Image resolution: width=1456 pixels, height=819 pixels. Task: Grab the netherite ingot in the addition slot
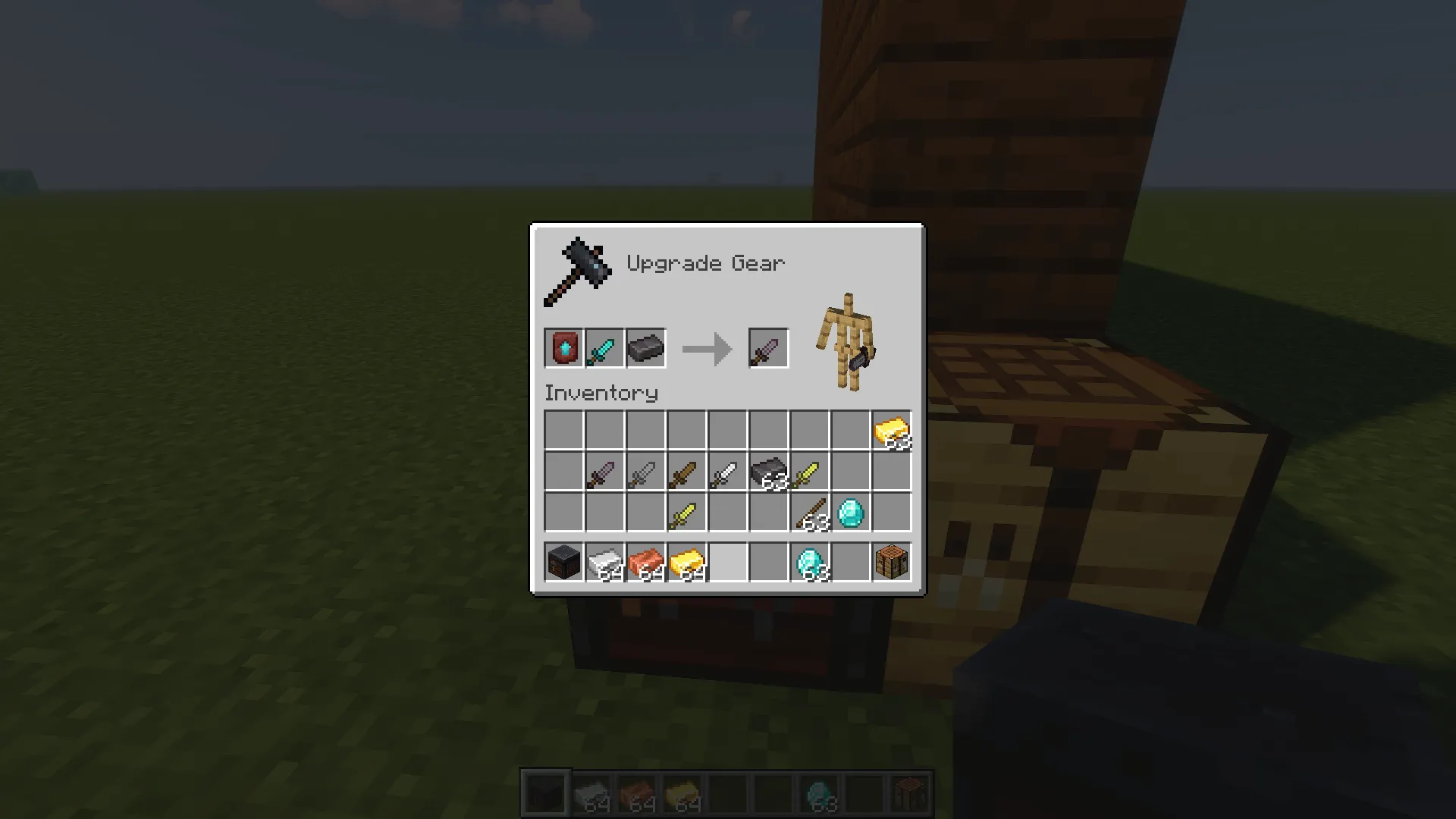point(645,347)
